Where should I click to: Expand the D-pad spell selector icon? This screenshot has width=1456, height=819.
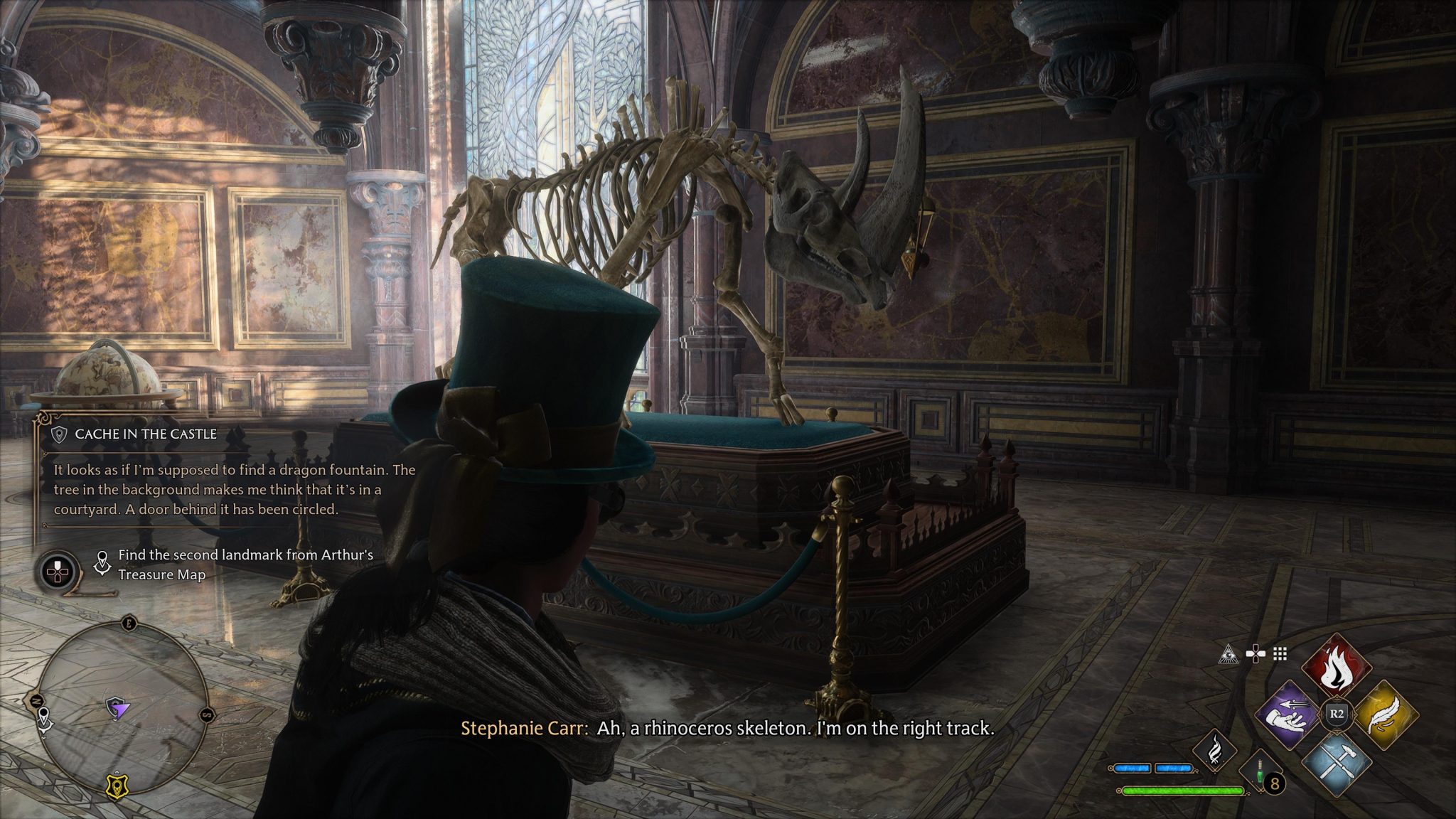pos(1255,653)
